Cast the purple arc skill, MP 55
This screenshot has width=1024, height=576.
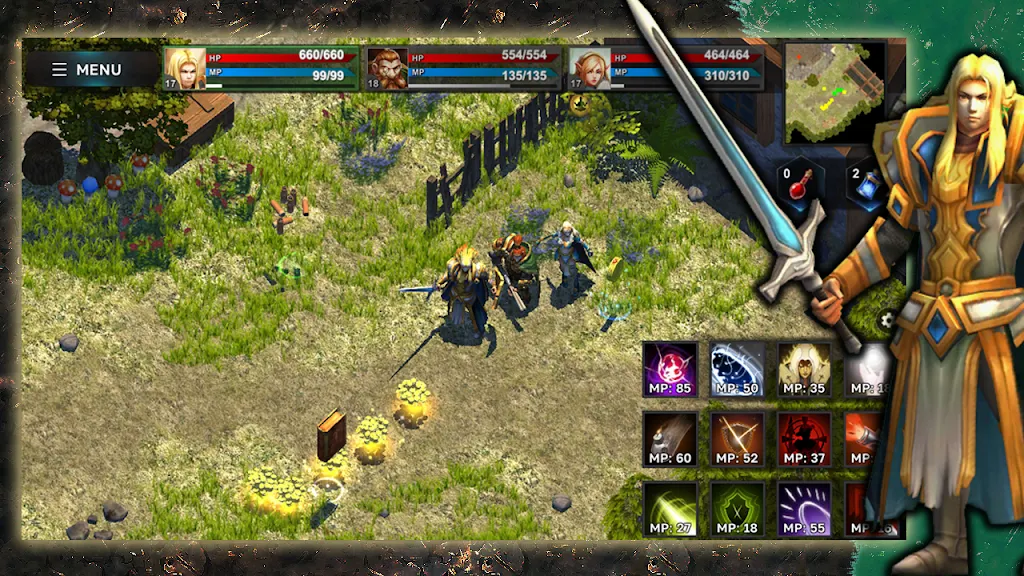tap(804, 509)
